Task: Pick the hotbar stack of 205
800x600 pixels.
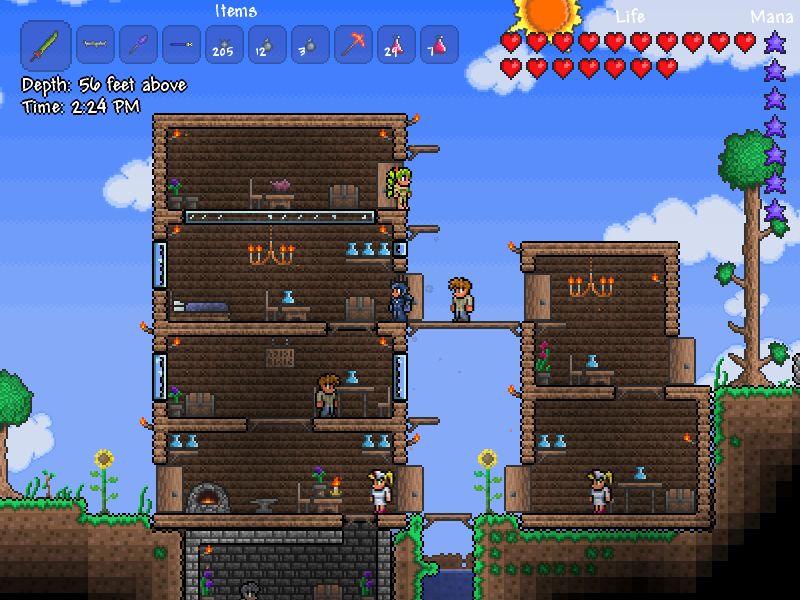Action: (x=224, y=45)
